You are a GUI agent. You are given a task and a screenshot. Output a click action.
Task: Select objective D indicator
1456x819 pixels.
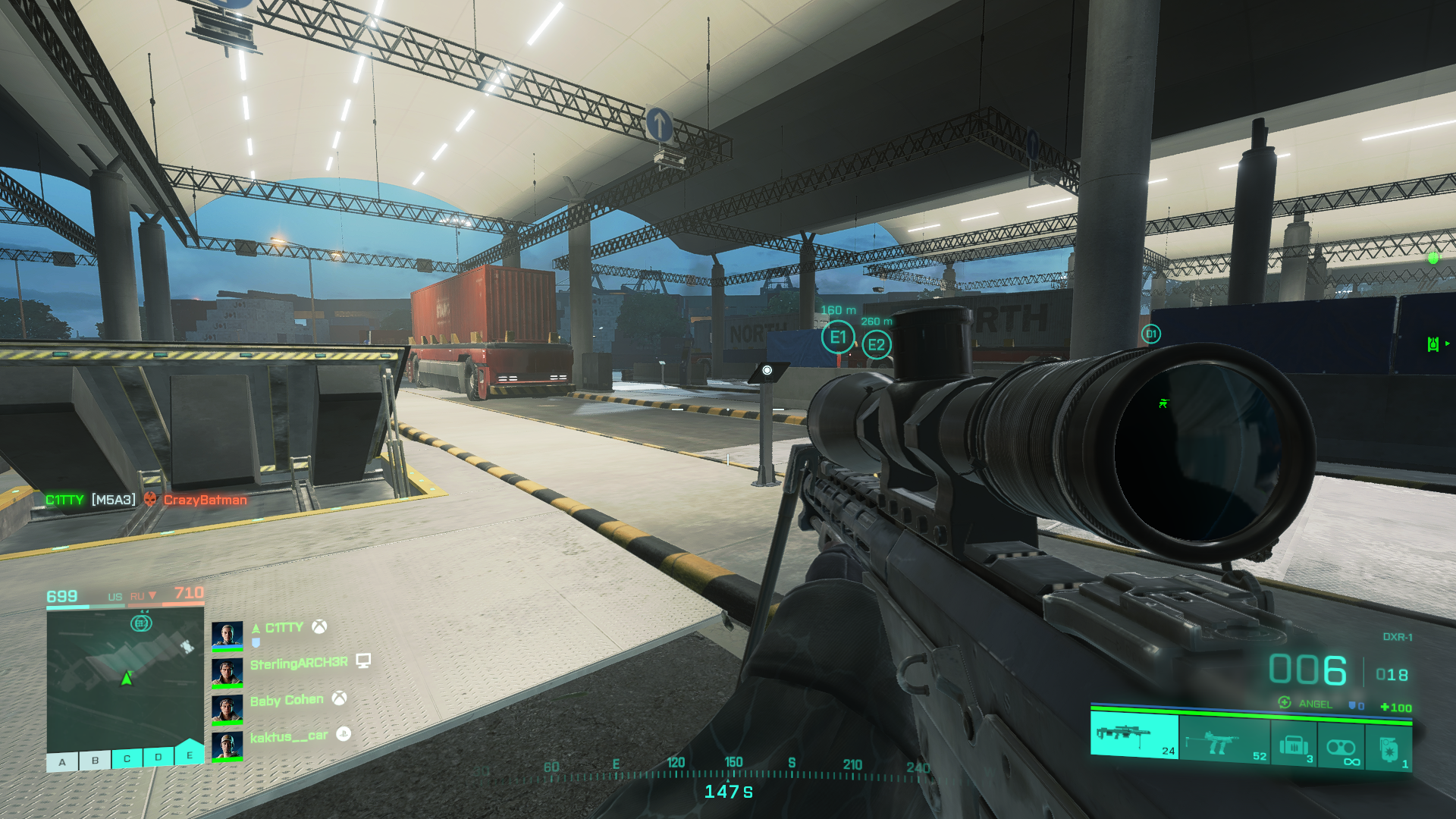click(x=158, y=757)
